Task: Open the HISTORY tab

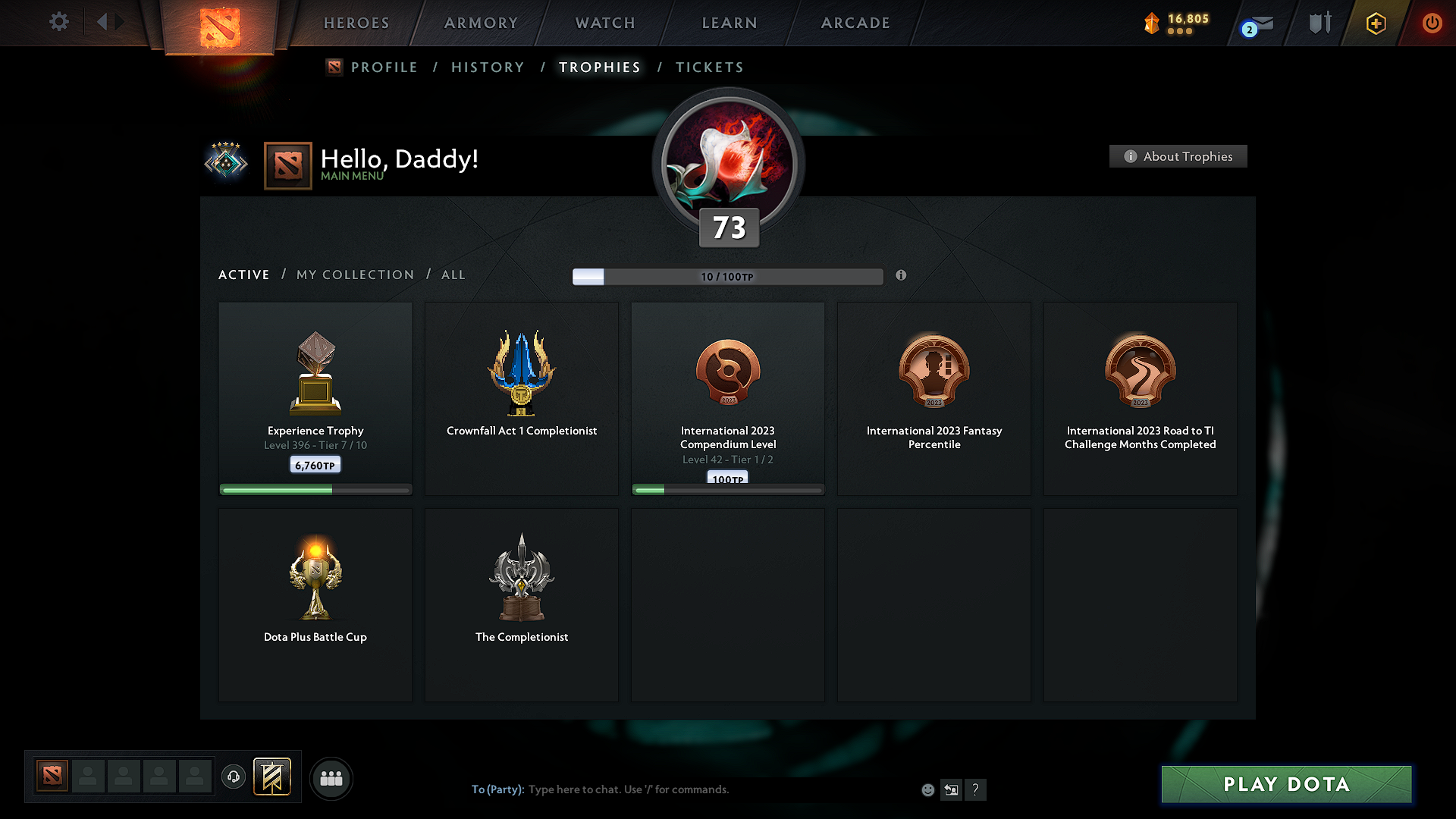Action: 488,67
